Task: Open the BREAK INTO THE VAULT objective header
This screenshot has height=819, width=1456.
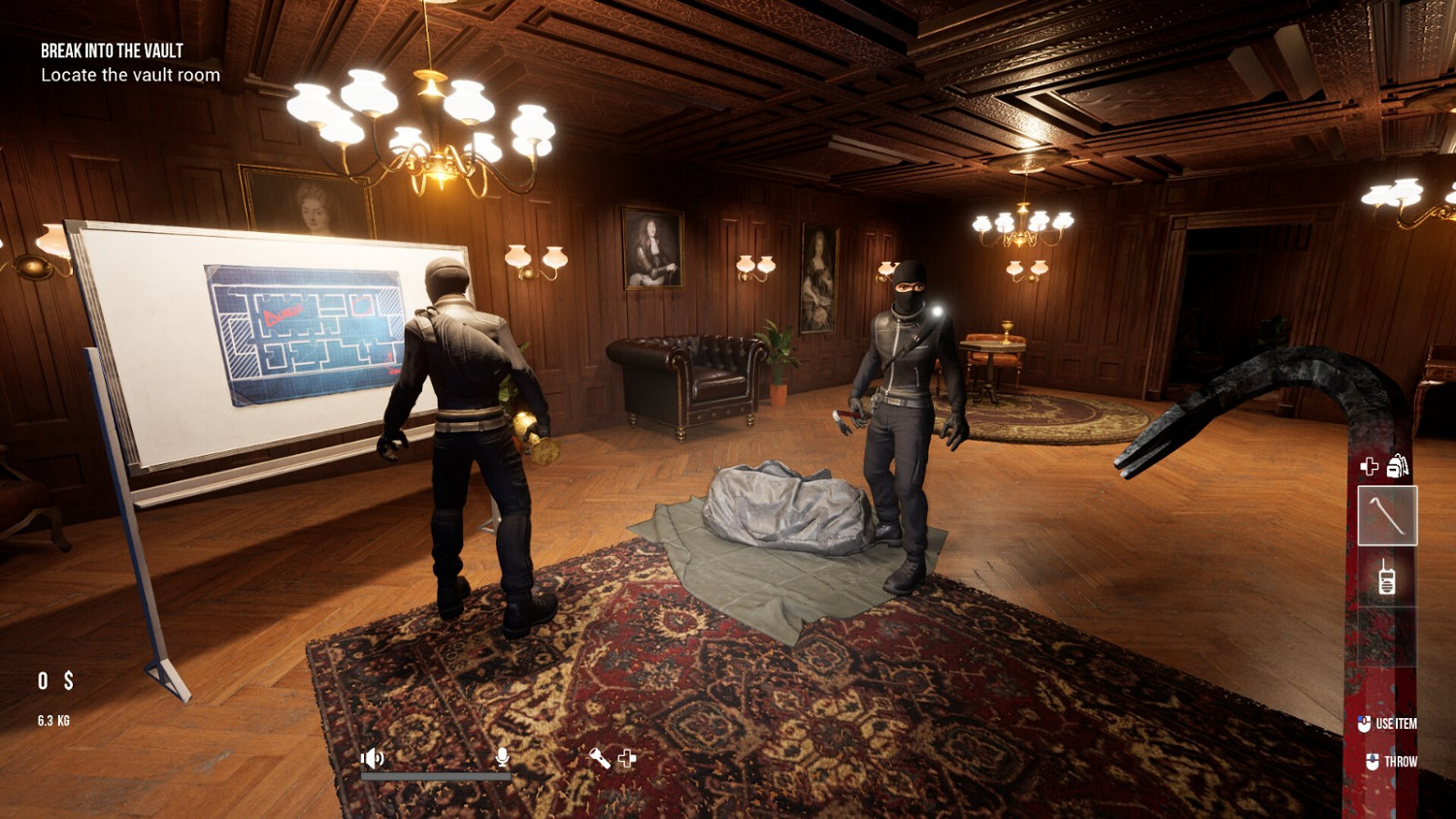Action: coord(111,50)
